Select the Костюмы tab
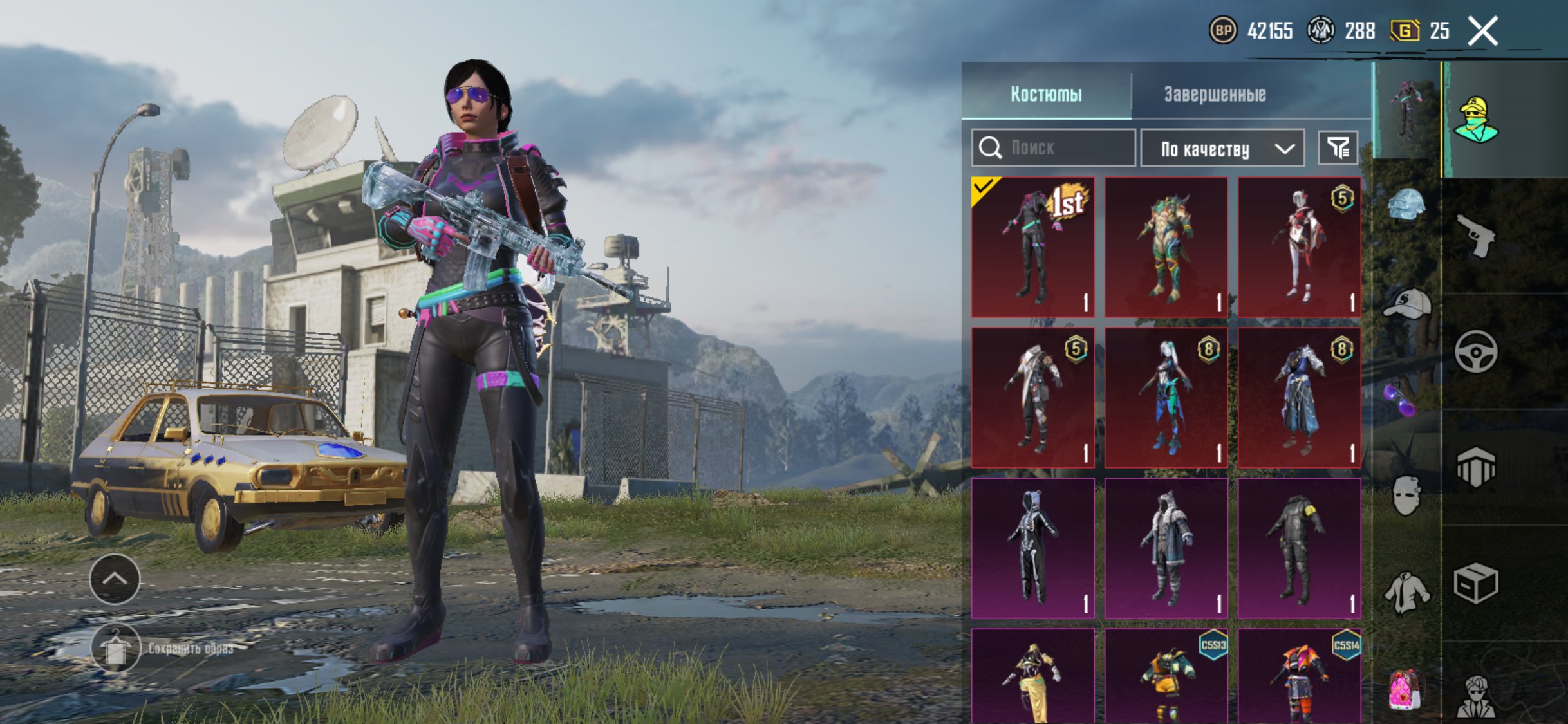Image resolution: width=1568 pixels, height=724 pixels. pyautogui.click(x=1046, y=94)
